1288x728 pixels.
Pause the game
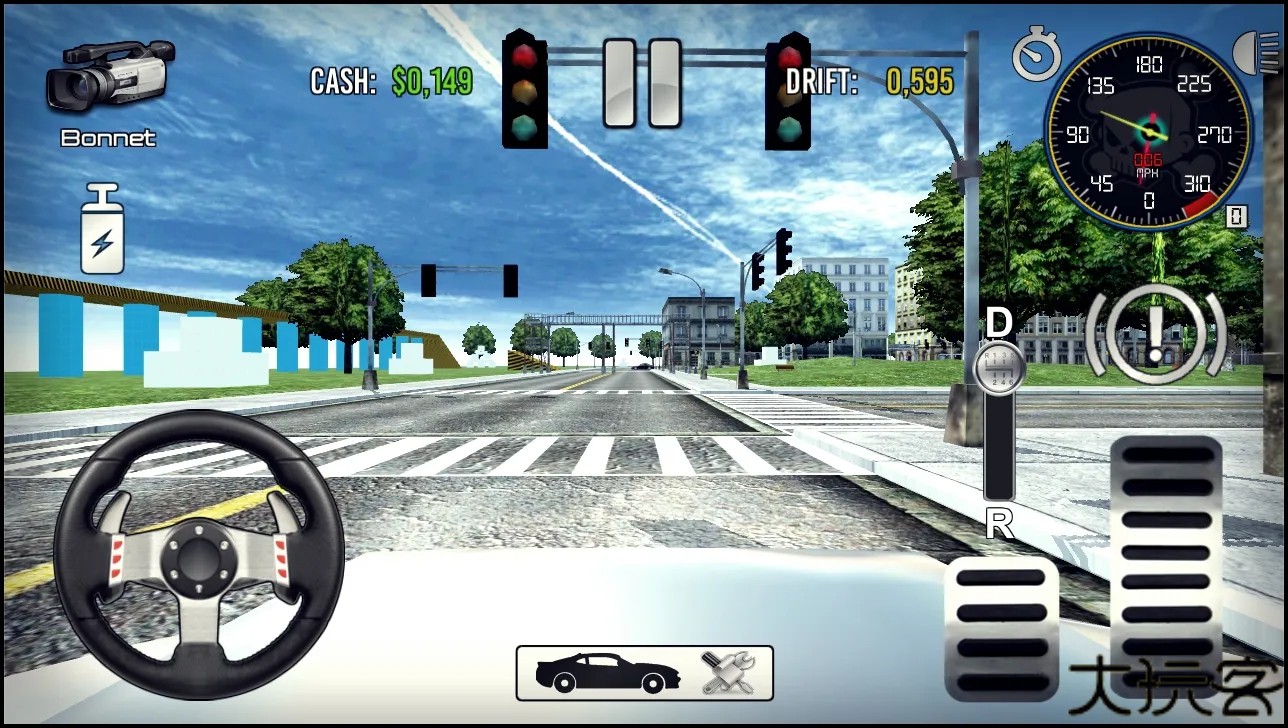[642, 83]
